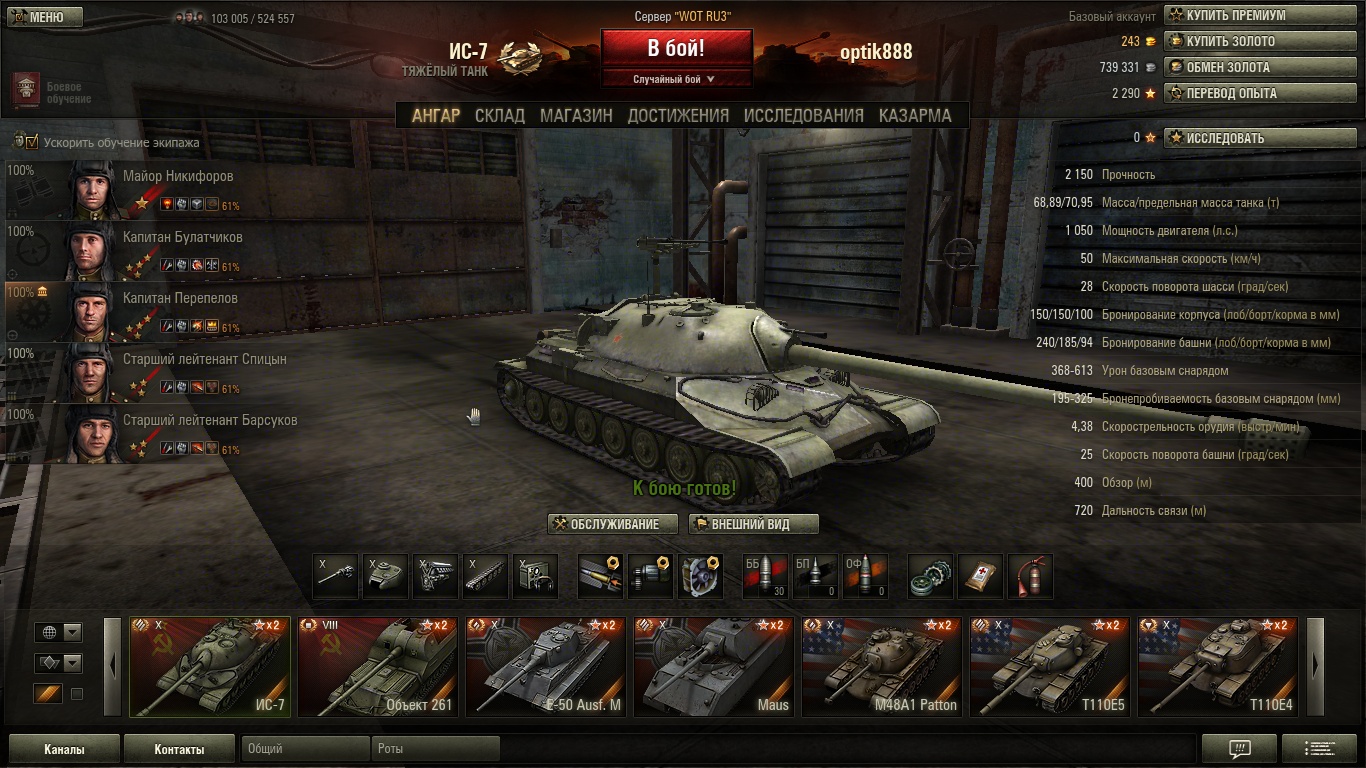Click the «ИССЛЕДОВАТЬ» button
Screen dimensions: 1366x768
[x=1245, y=138]
